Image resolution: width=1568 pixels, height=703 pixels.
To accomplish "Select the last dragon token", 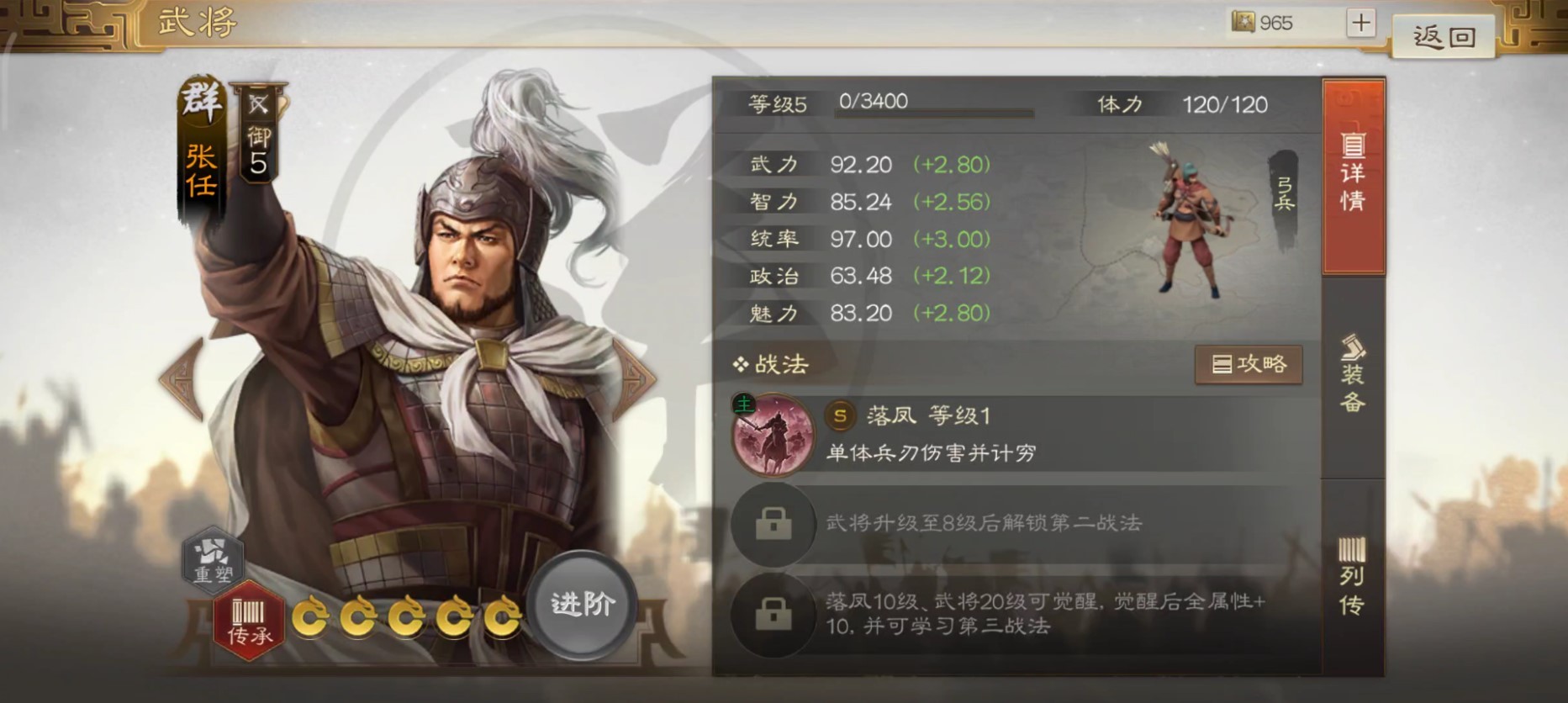I will [500, 616].
